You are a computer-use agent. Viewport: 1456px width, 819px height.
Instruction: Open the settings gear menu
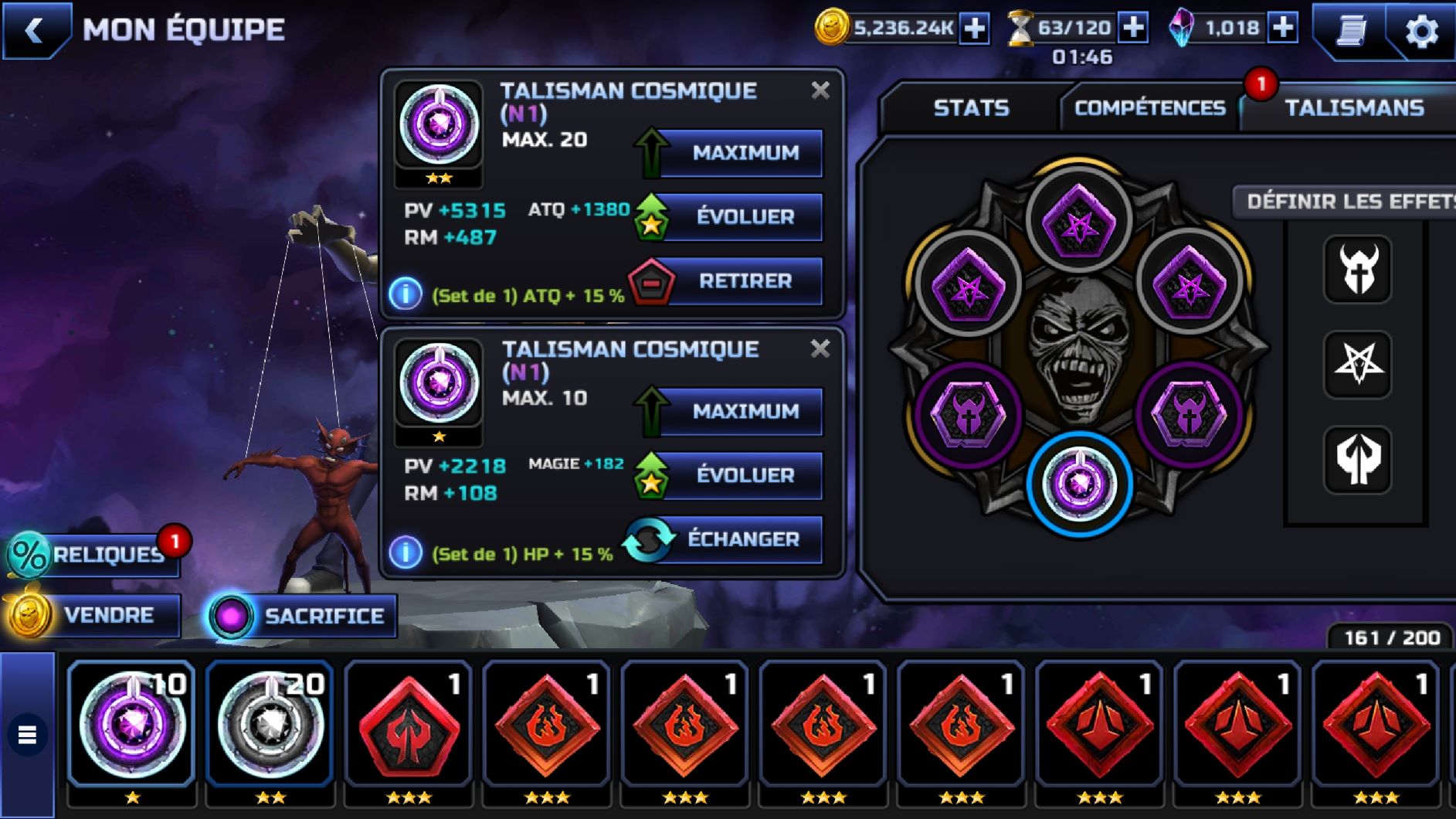pos(1421,32)
